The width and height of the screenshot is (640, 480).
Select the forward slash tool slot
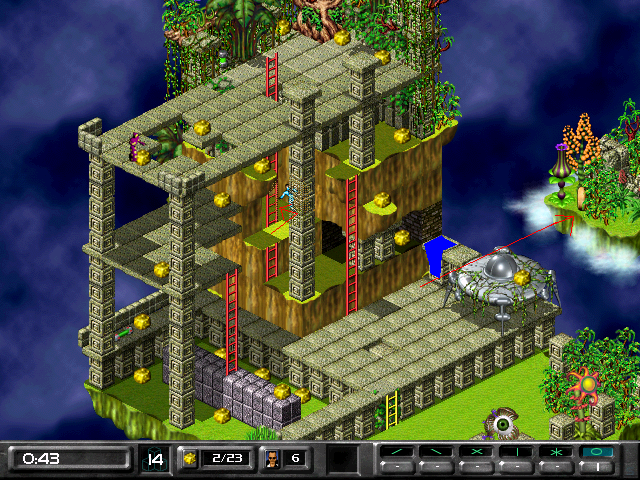tap(397, 453)
